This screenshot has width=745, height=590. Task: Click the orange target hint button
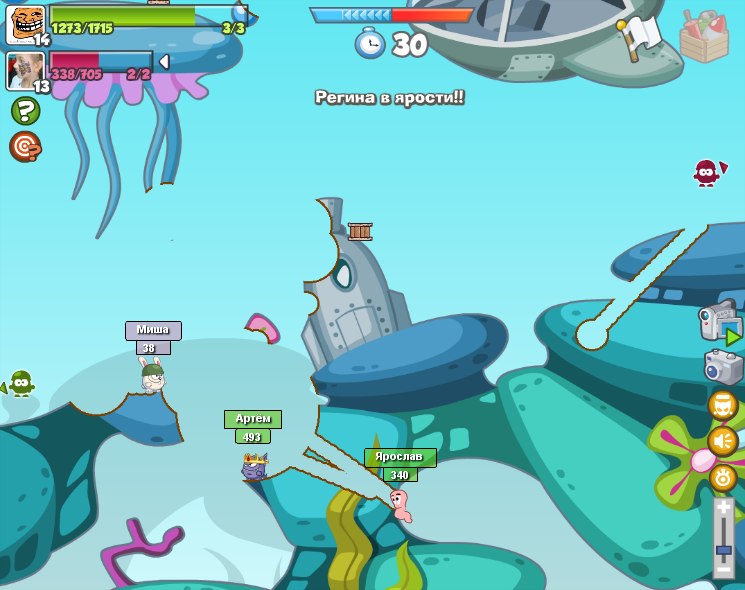(25, 146)
